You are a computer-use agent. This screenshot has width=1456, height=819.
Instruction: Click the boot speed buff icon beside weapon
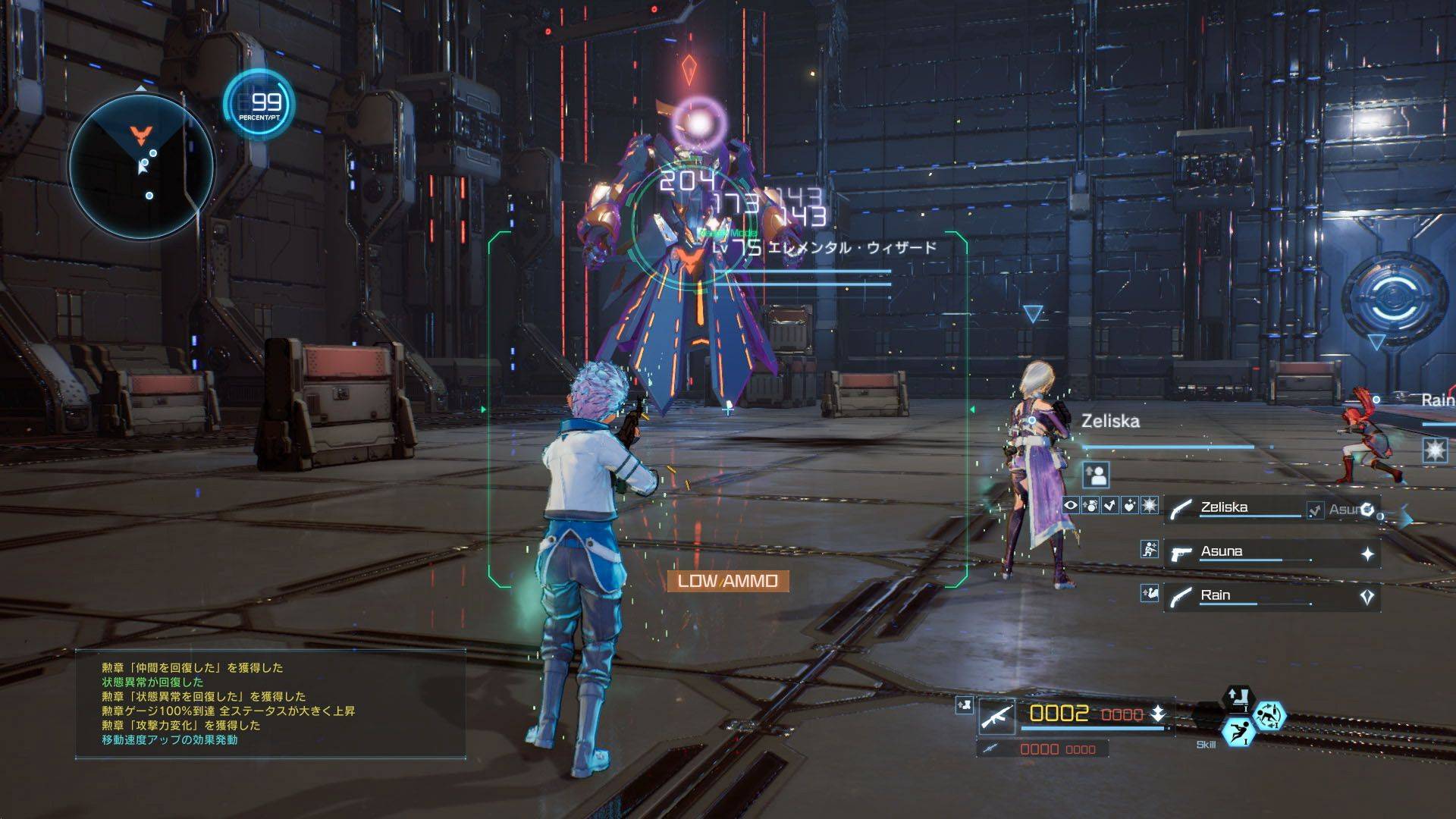[964, 704]
